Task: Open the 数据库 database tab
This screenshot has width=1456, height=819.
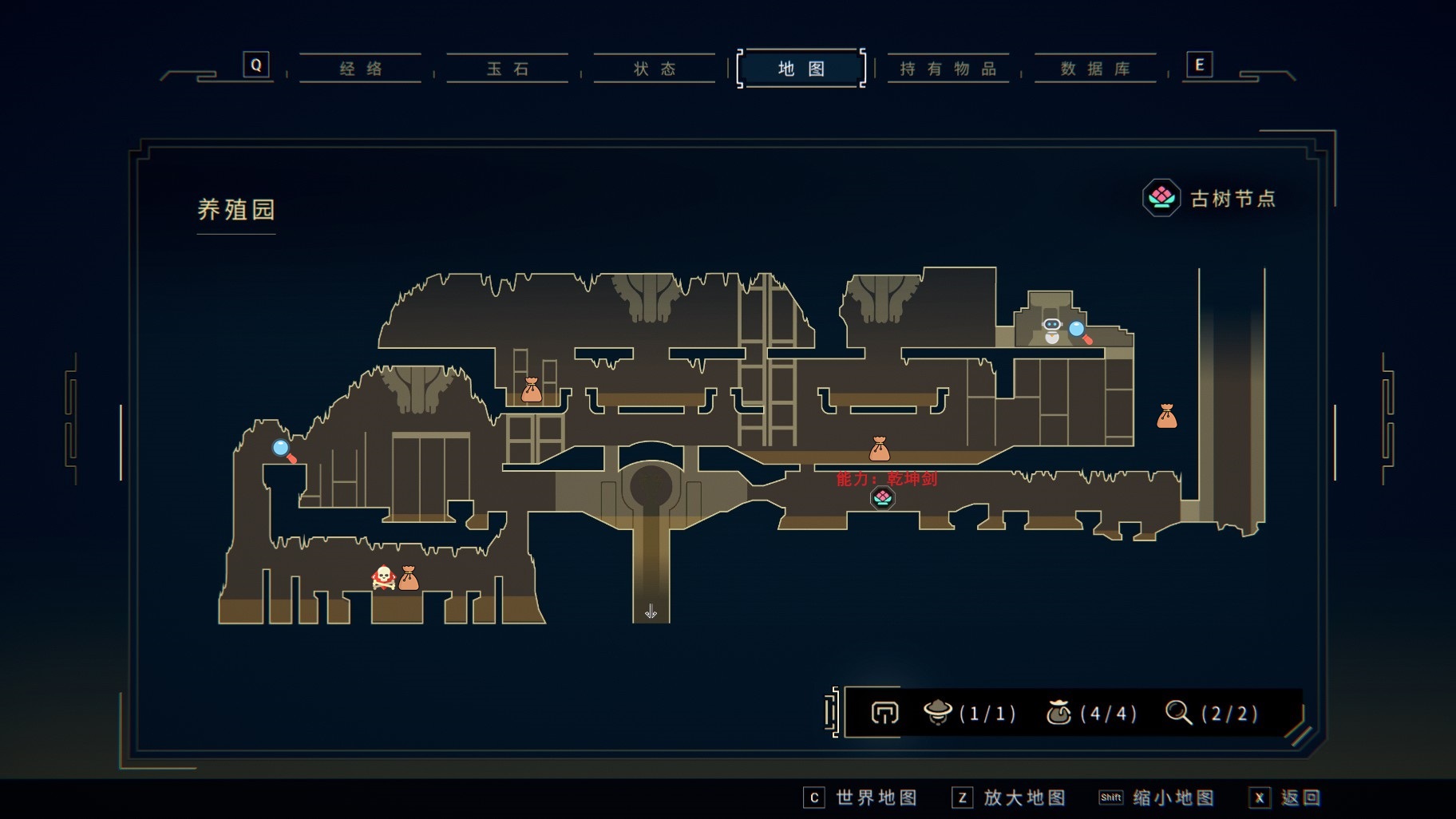Action: 1095,69
